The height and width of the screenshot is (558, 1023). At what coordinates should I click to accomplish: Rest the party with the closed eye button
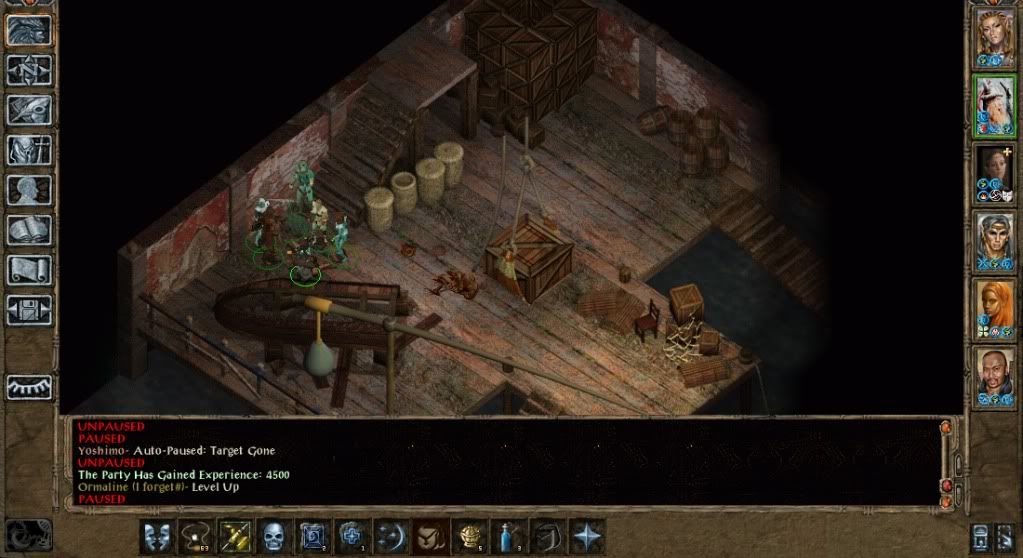(x=29, y=387)
